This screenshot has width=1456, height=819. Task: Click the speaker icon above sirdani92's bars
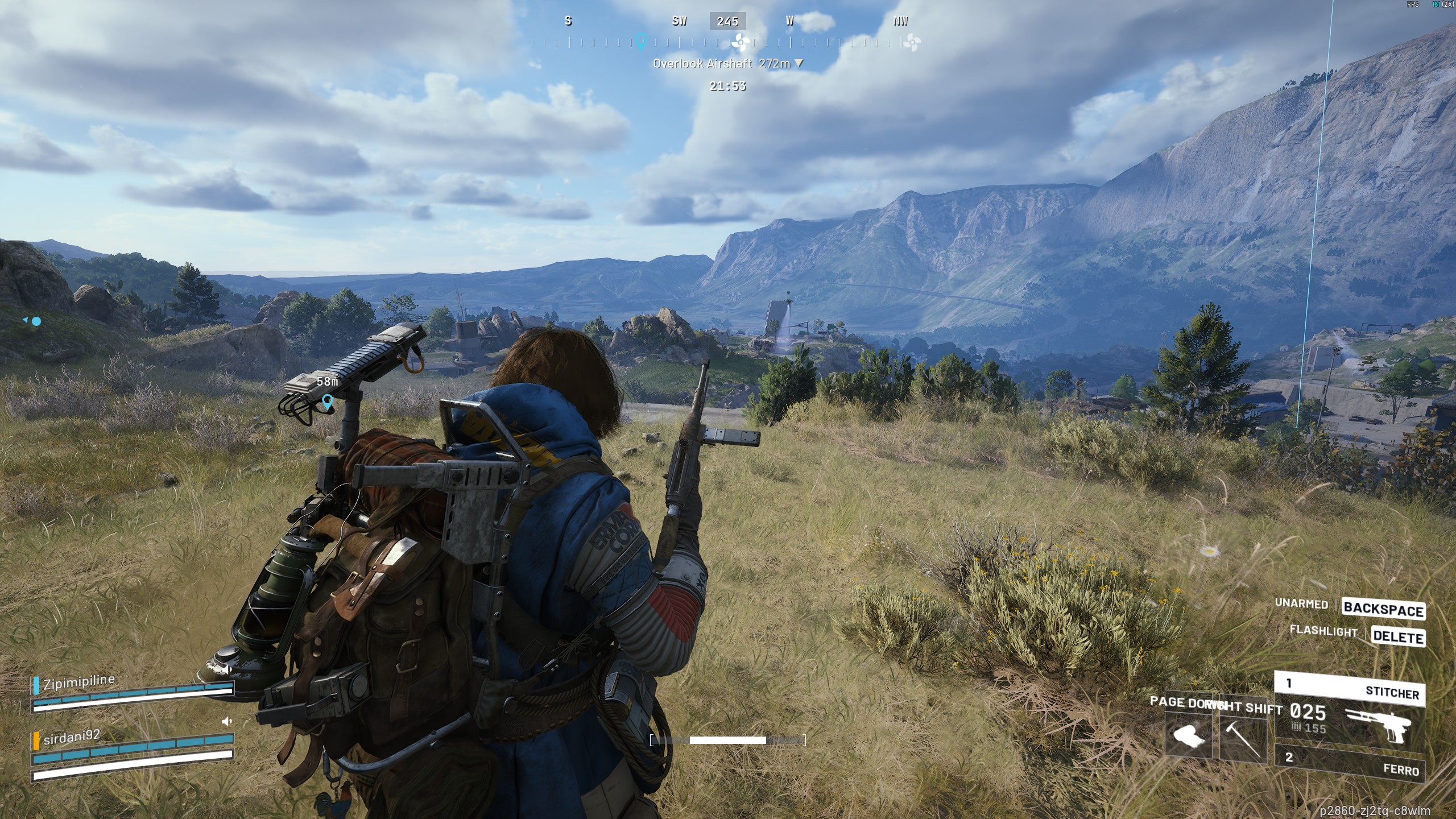click(x=227, y=721)
